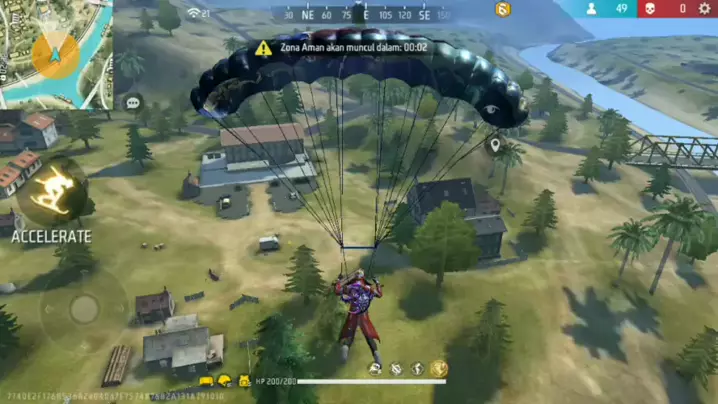The height and width of the screenshot is (404, 718).
Task: Select the gold skill icon beside the HP bar
Action: click(438, 369)
